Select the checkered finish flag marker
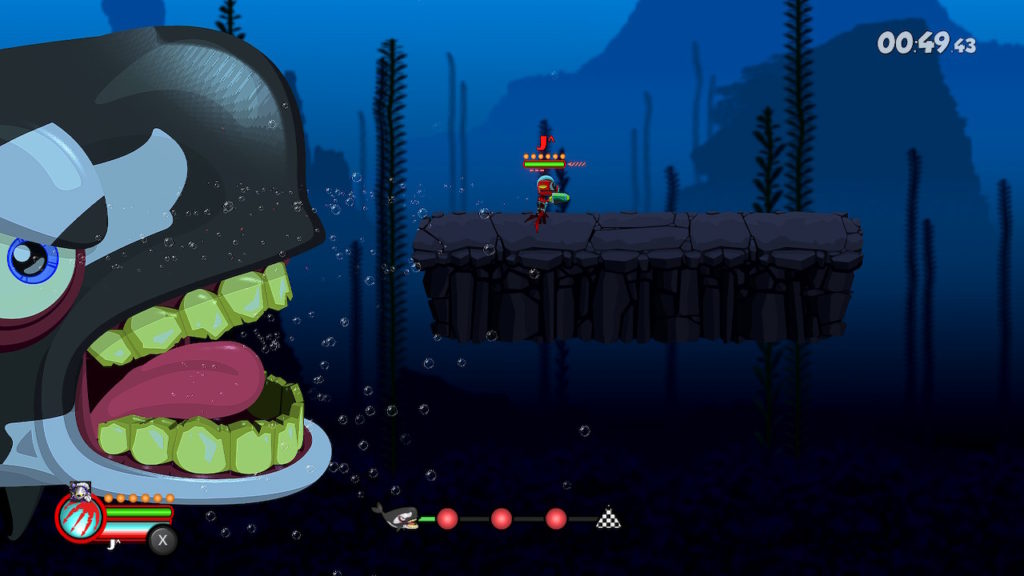Viewport: 1024px width, 576px height. tap(608, 517)
